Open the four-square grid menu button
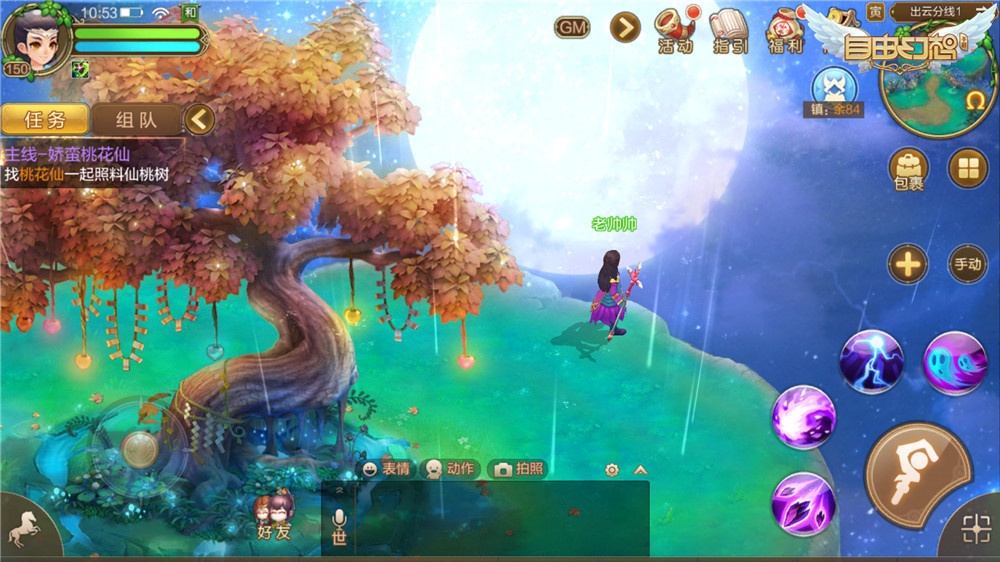1000x562 pixels. 967,168
